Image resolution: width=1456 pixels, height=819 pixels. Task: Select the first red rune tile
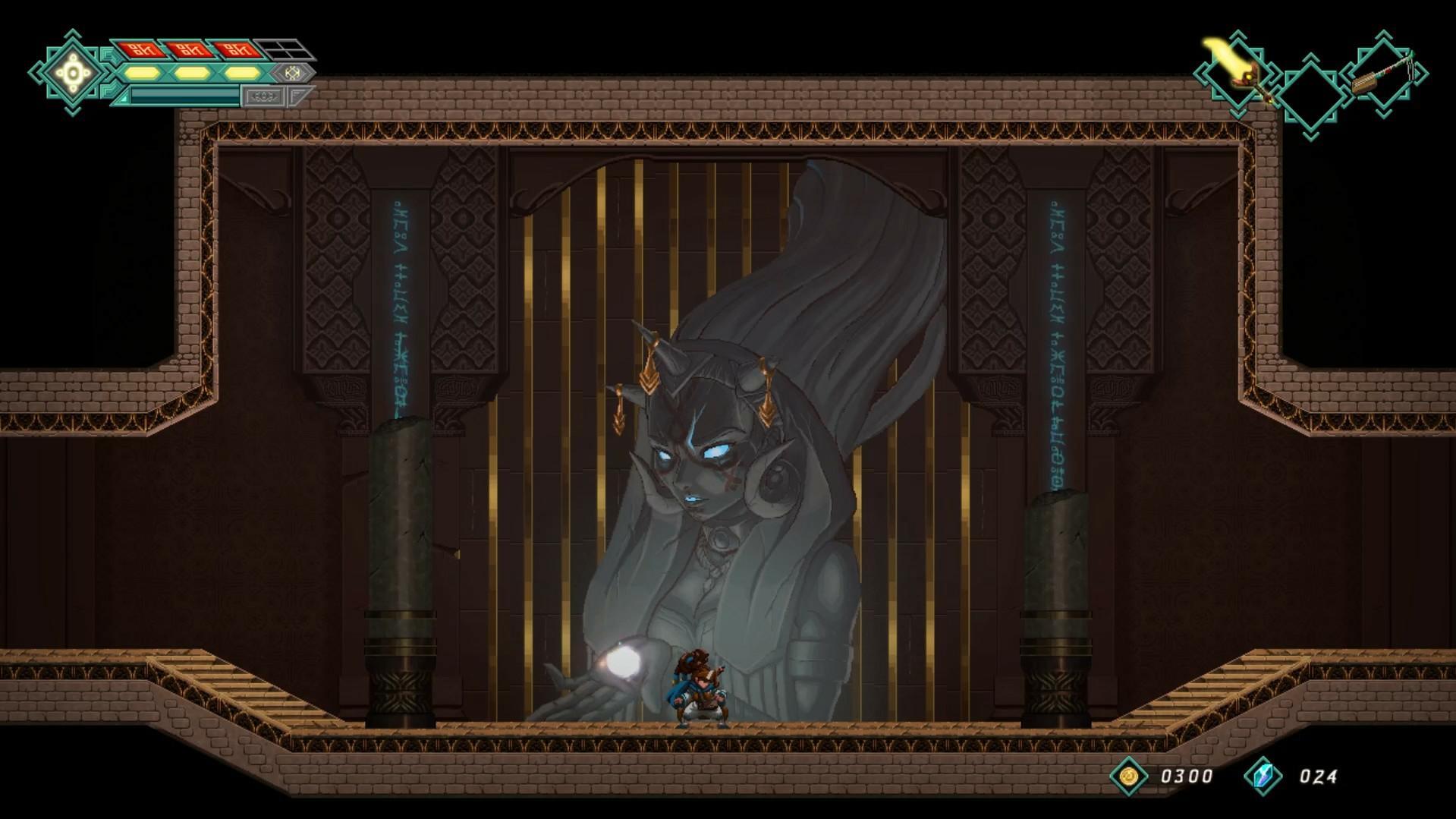tap(140, 50)
